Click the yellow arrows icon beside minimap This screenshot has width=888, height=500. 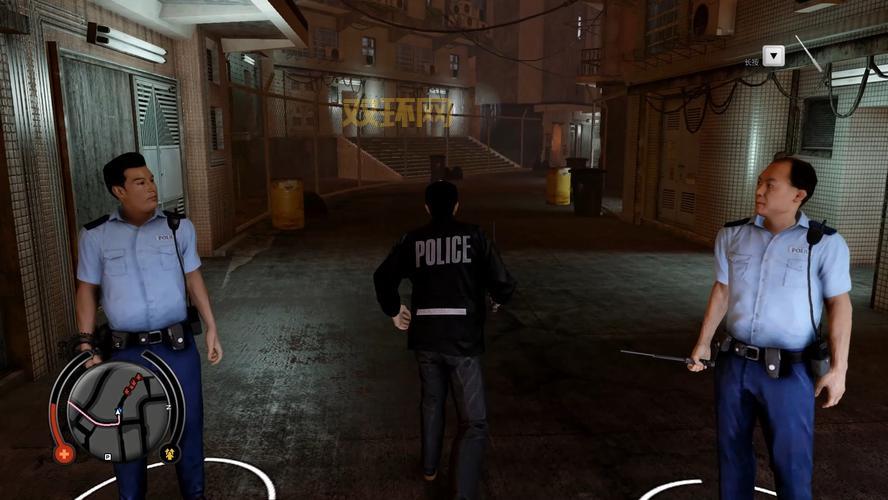coord(169,453)
